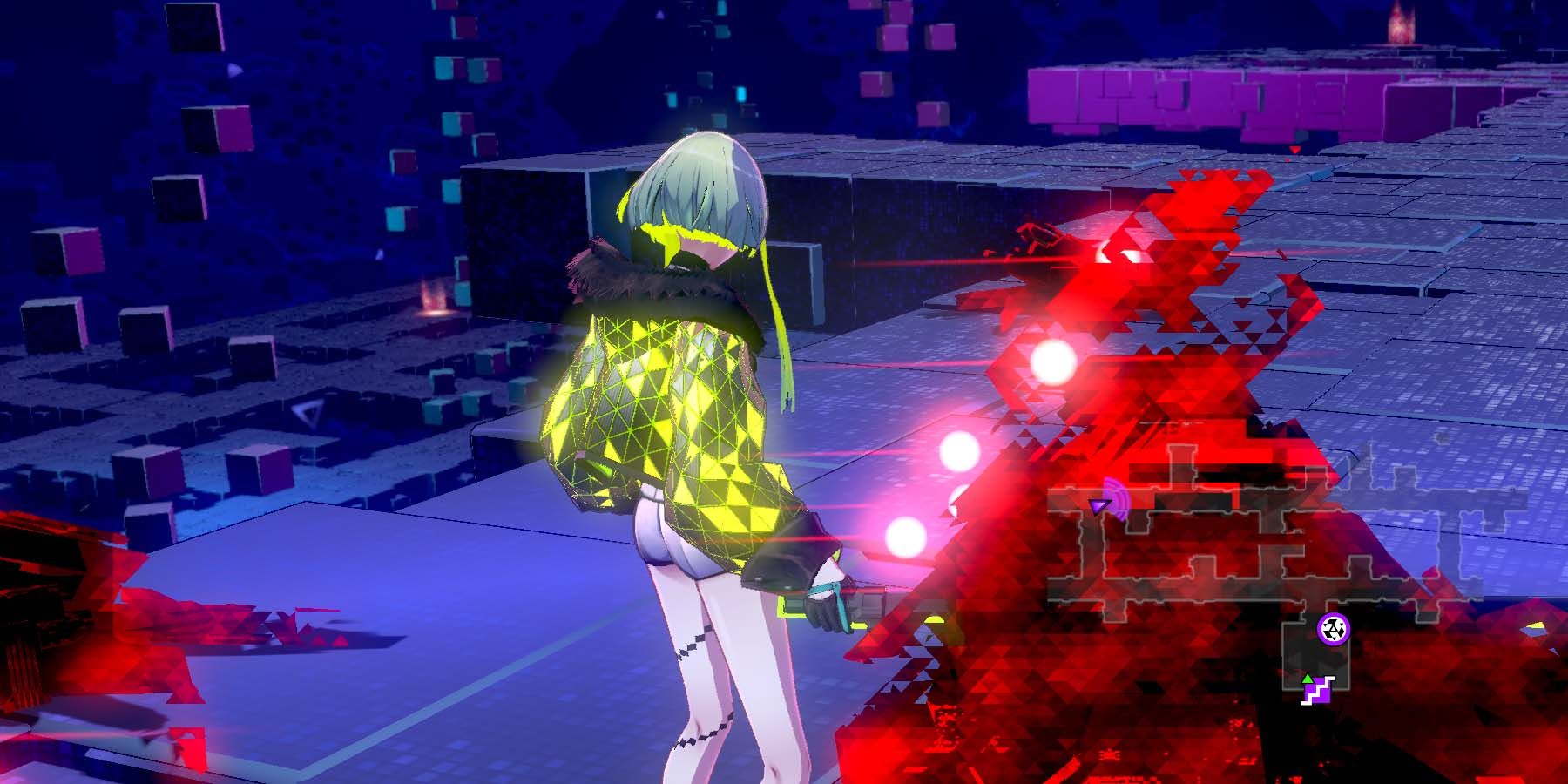Click the green up-arrow above the stairs marker
The height and width of the screenshot is (784, 1568).
(1307, 679)
